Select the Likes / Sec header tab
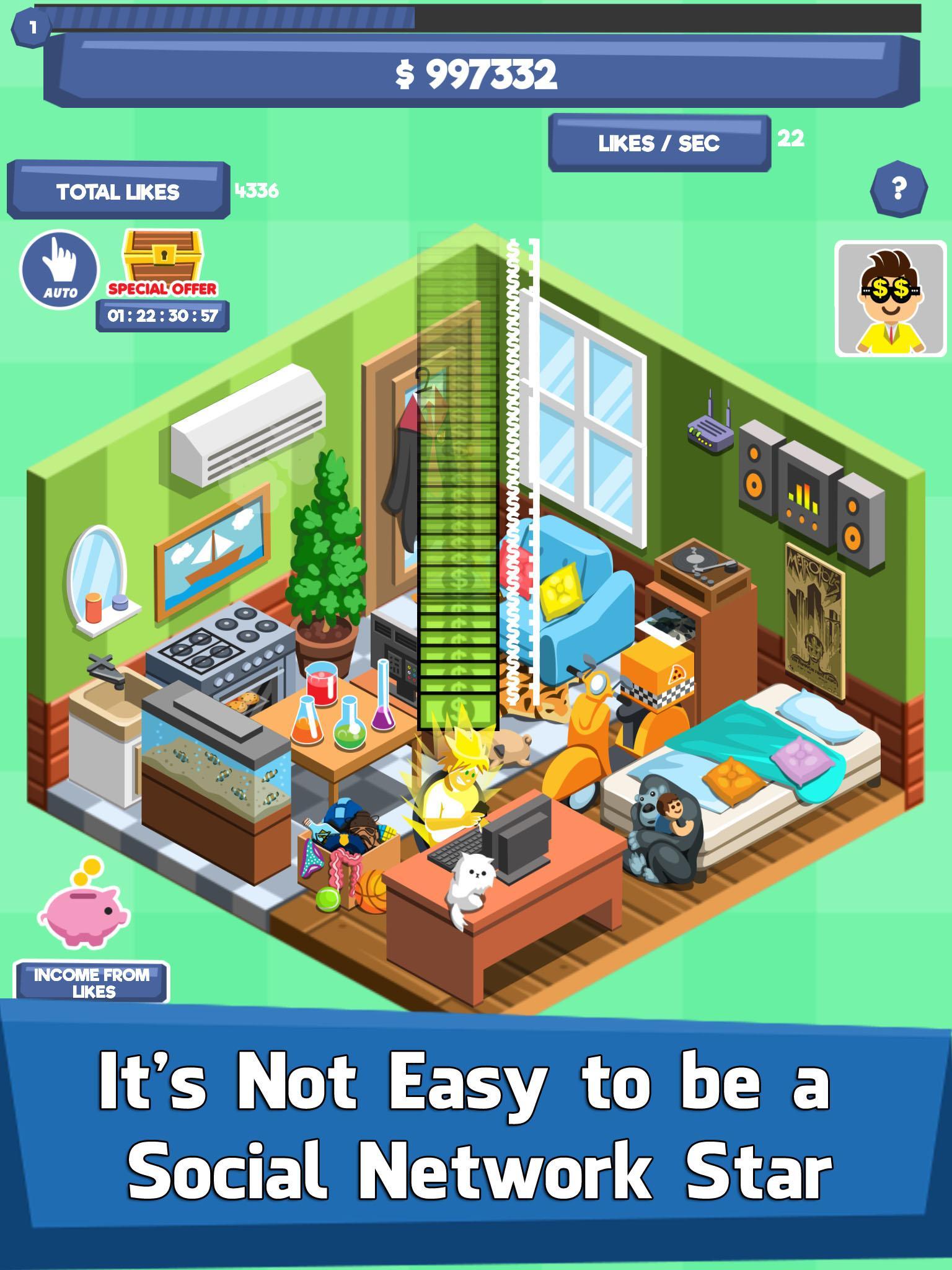The height and width of the screenshot is (1270, 952). [x=659, y=143]
